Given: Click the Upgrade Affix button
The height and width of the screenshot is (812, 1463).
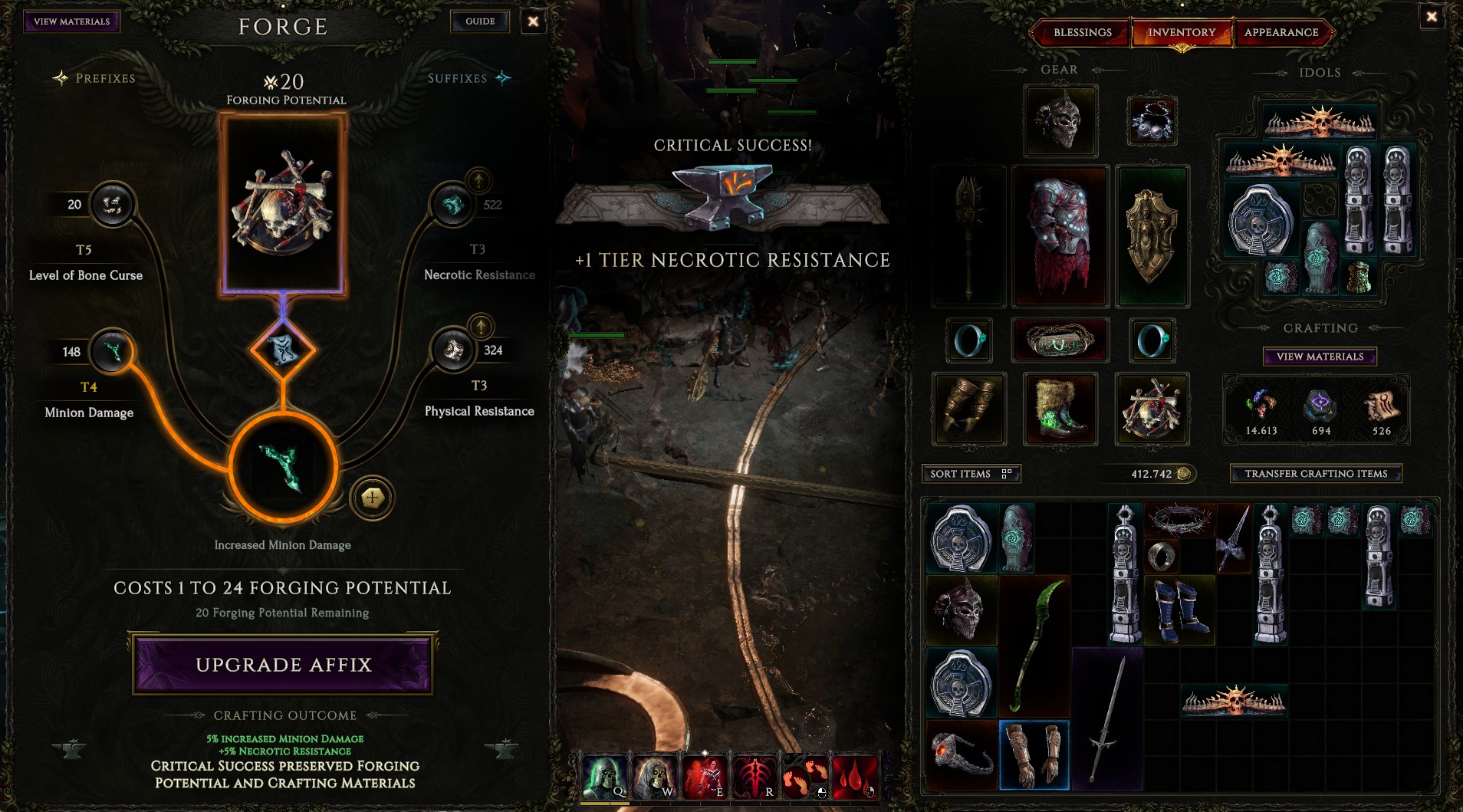Looking at the screenshot, I should pyautogui.click(x=283, y=664).
